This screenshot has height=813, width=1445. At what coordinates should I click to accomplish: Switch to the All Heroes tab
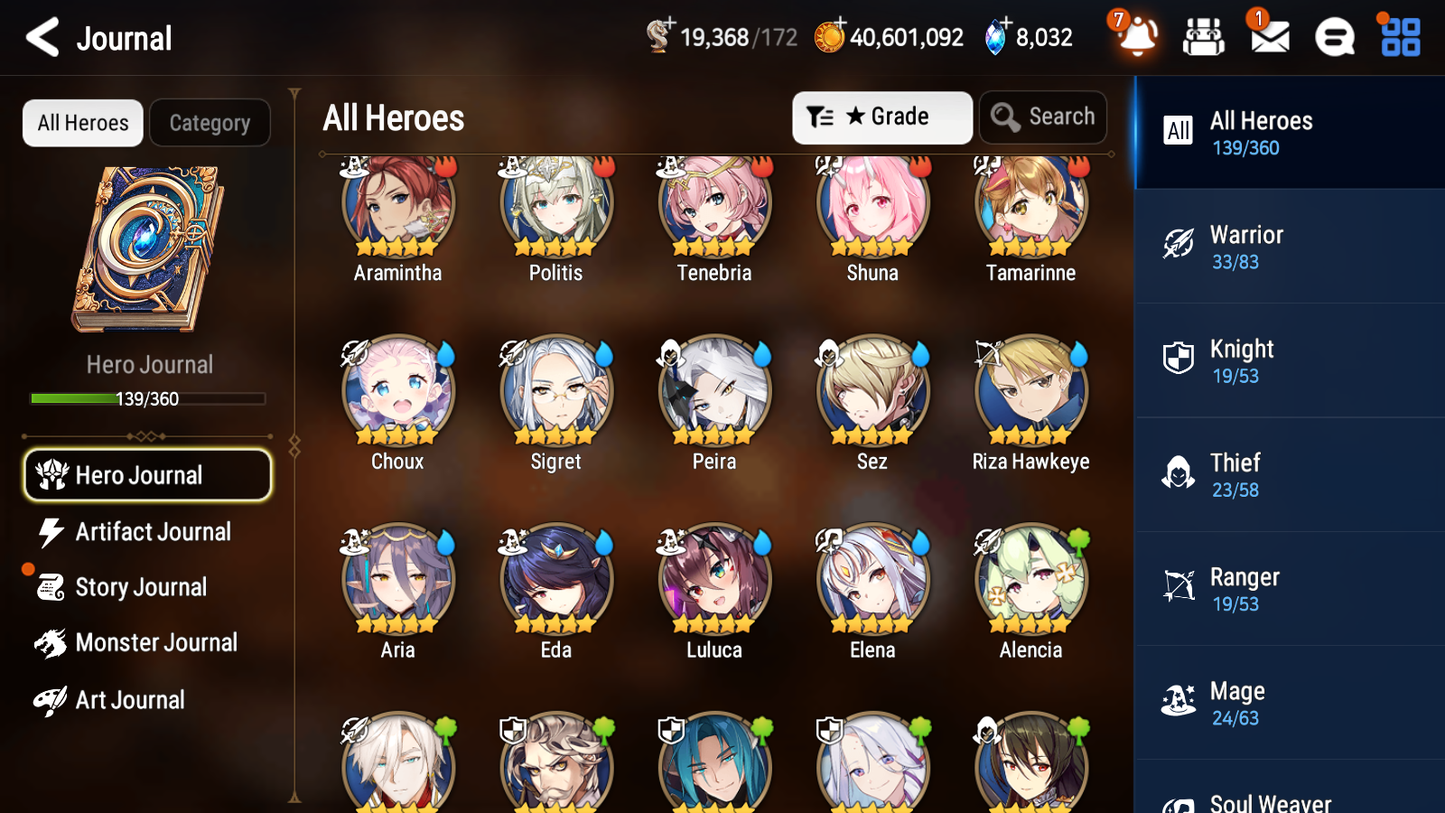(82, 122)
